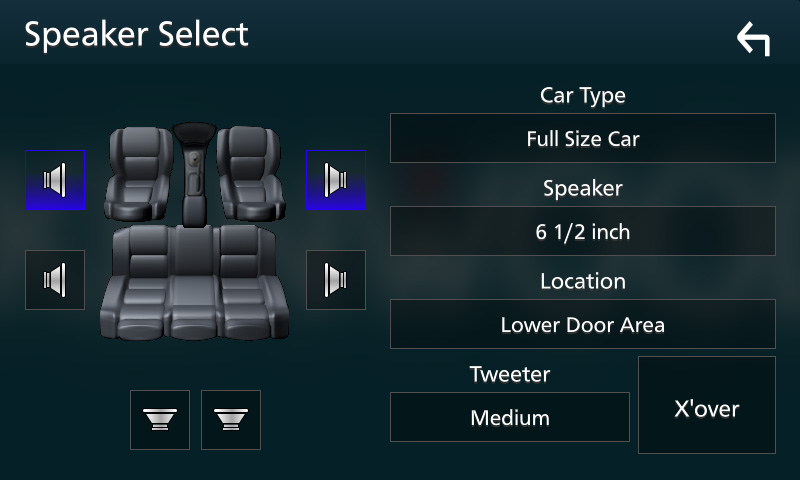
Task: Select the right subwoofer icon
Action: (x=231, y=419)
